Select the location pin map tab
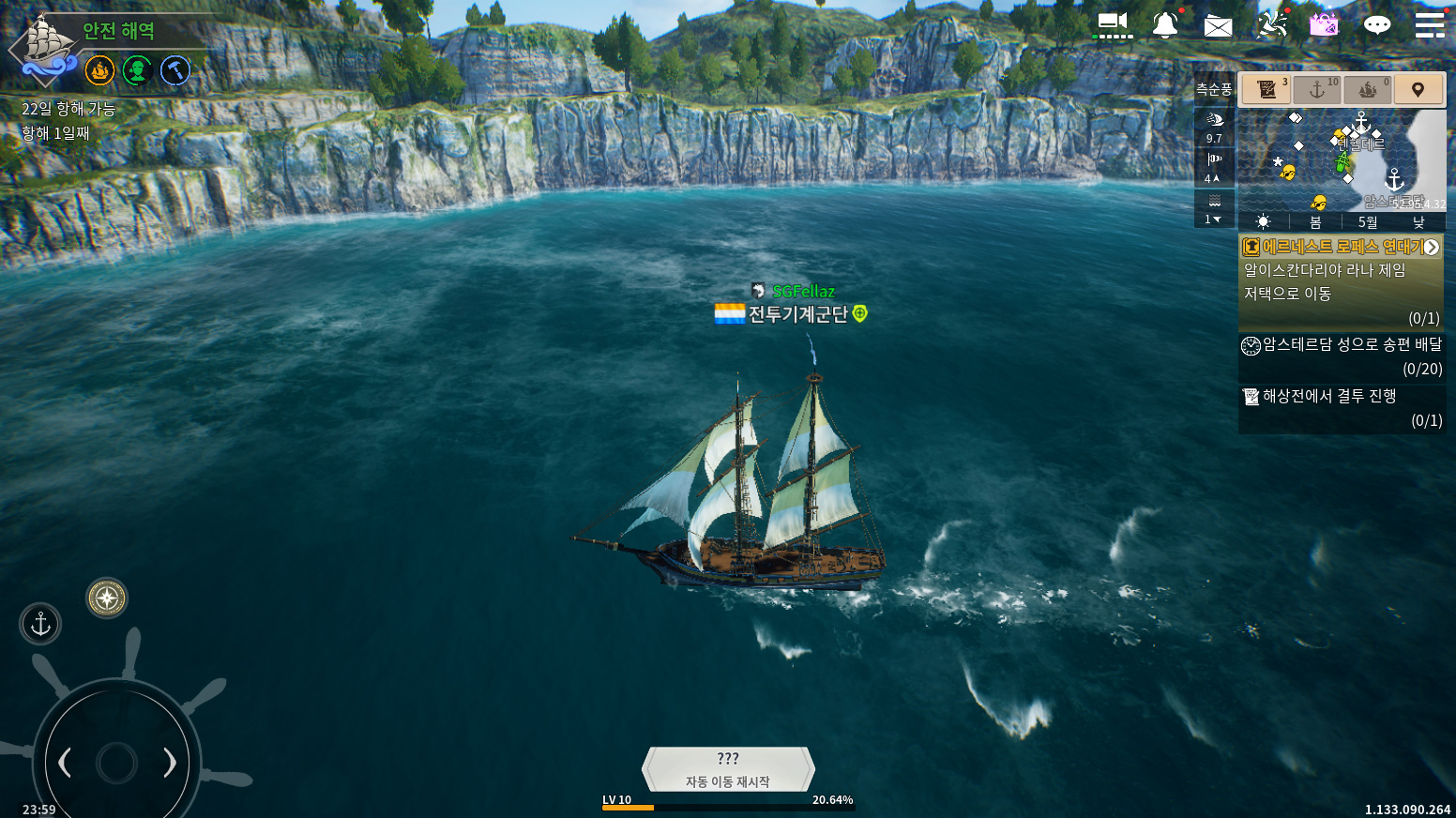 coord(1418,90)
